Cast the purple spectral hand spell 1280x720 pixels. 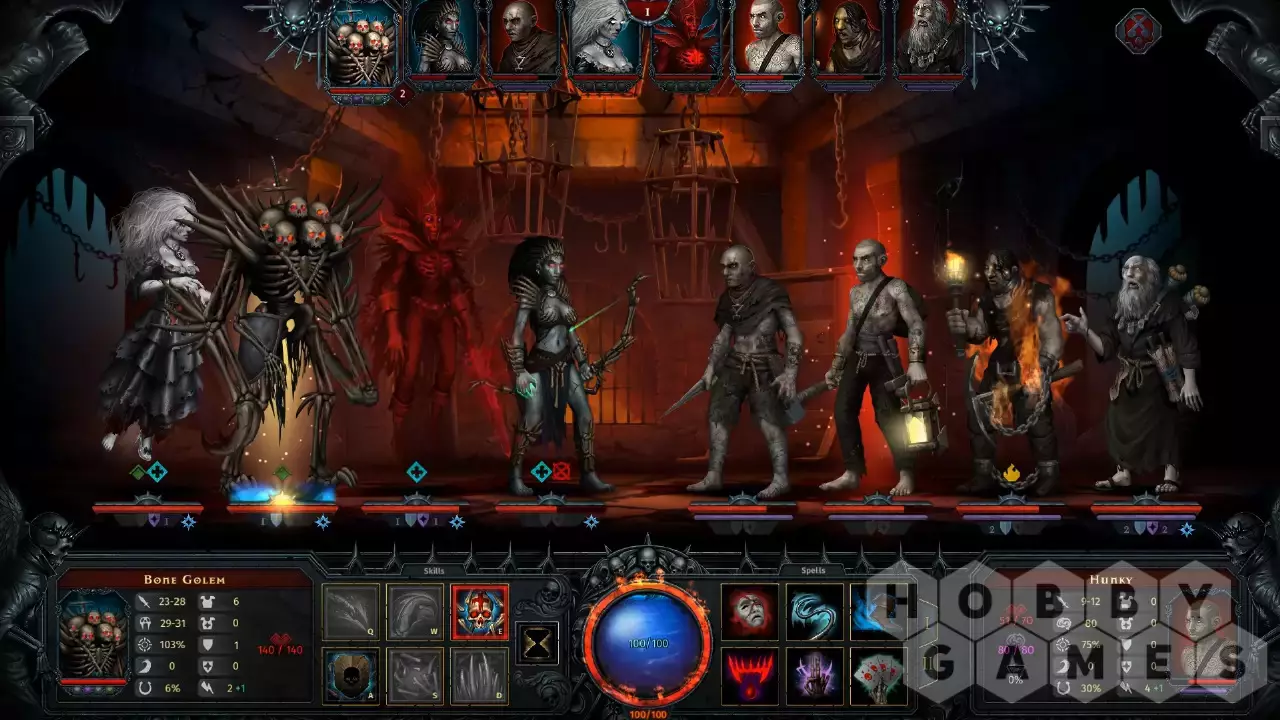point(814,676)
